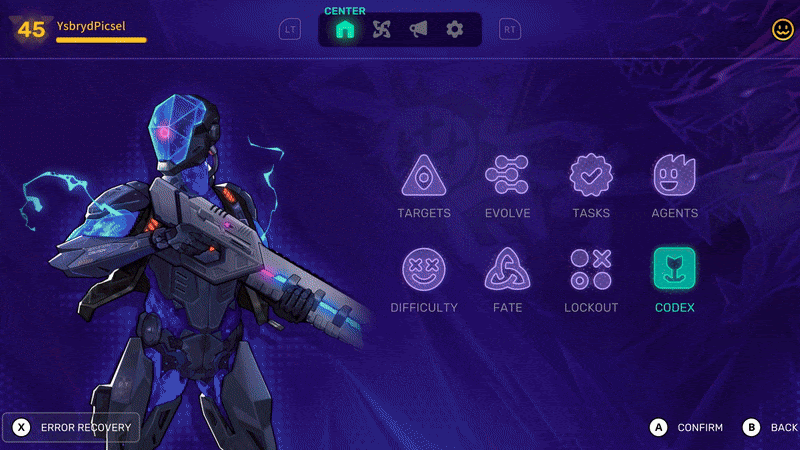Screen dimensions: 800x450
Task: Click the yellow smiley face icon
Action: coord(782,30)
